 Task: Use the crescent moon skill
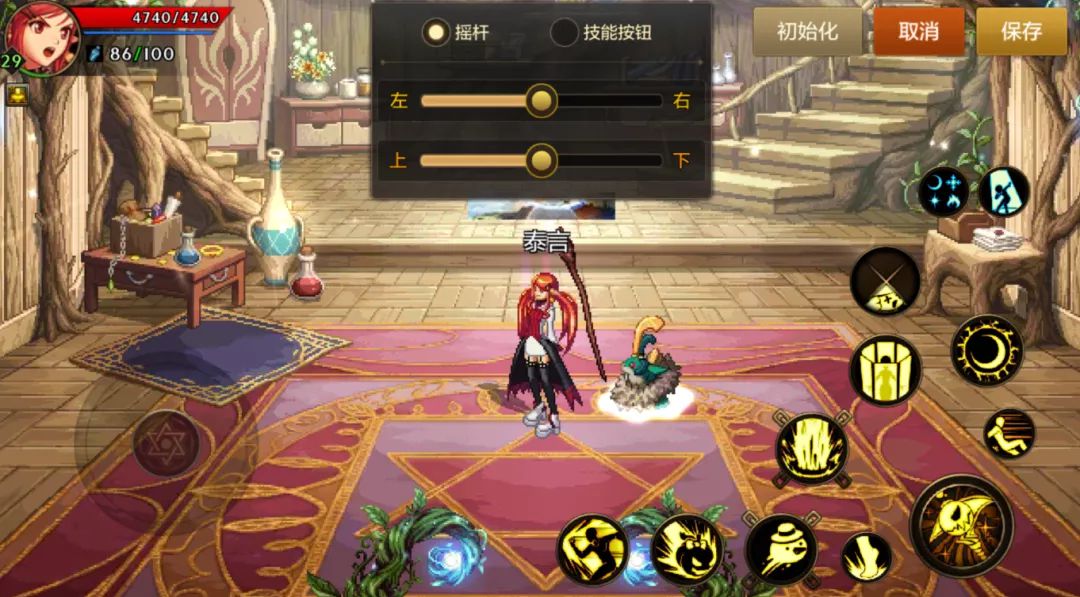pos(986,350)
